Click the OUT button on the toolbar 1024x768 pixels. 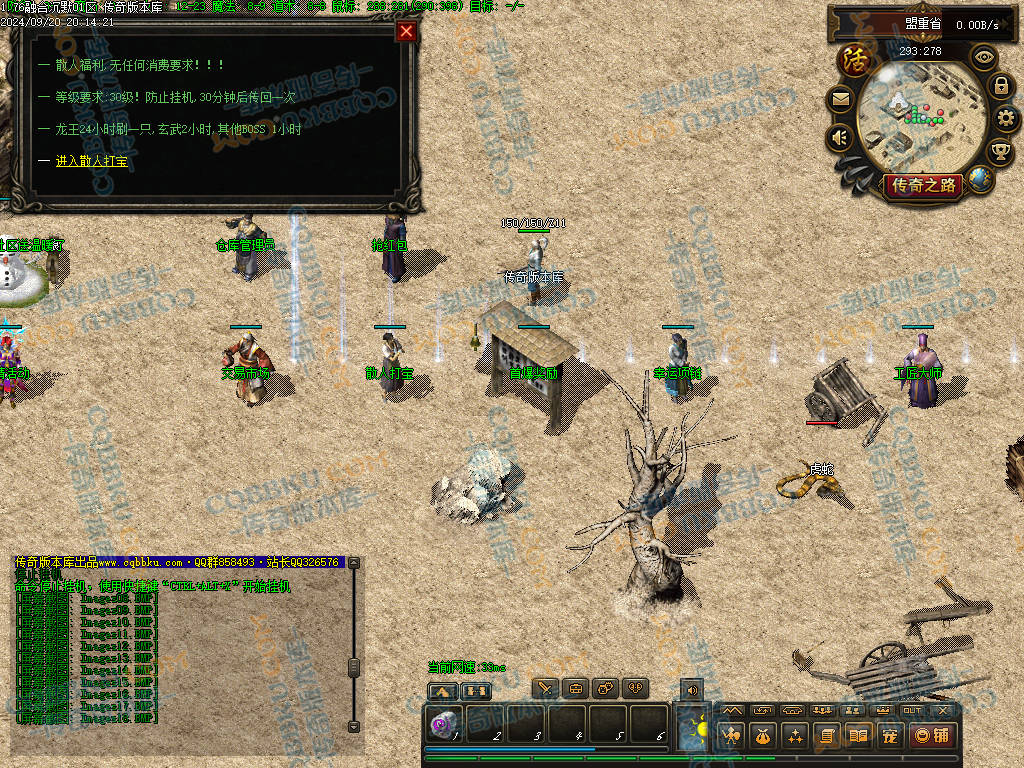point(912,710)
